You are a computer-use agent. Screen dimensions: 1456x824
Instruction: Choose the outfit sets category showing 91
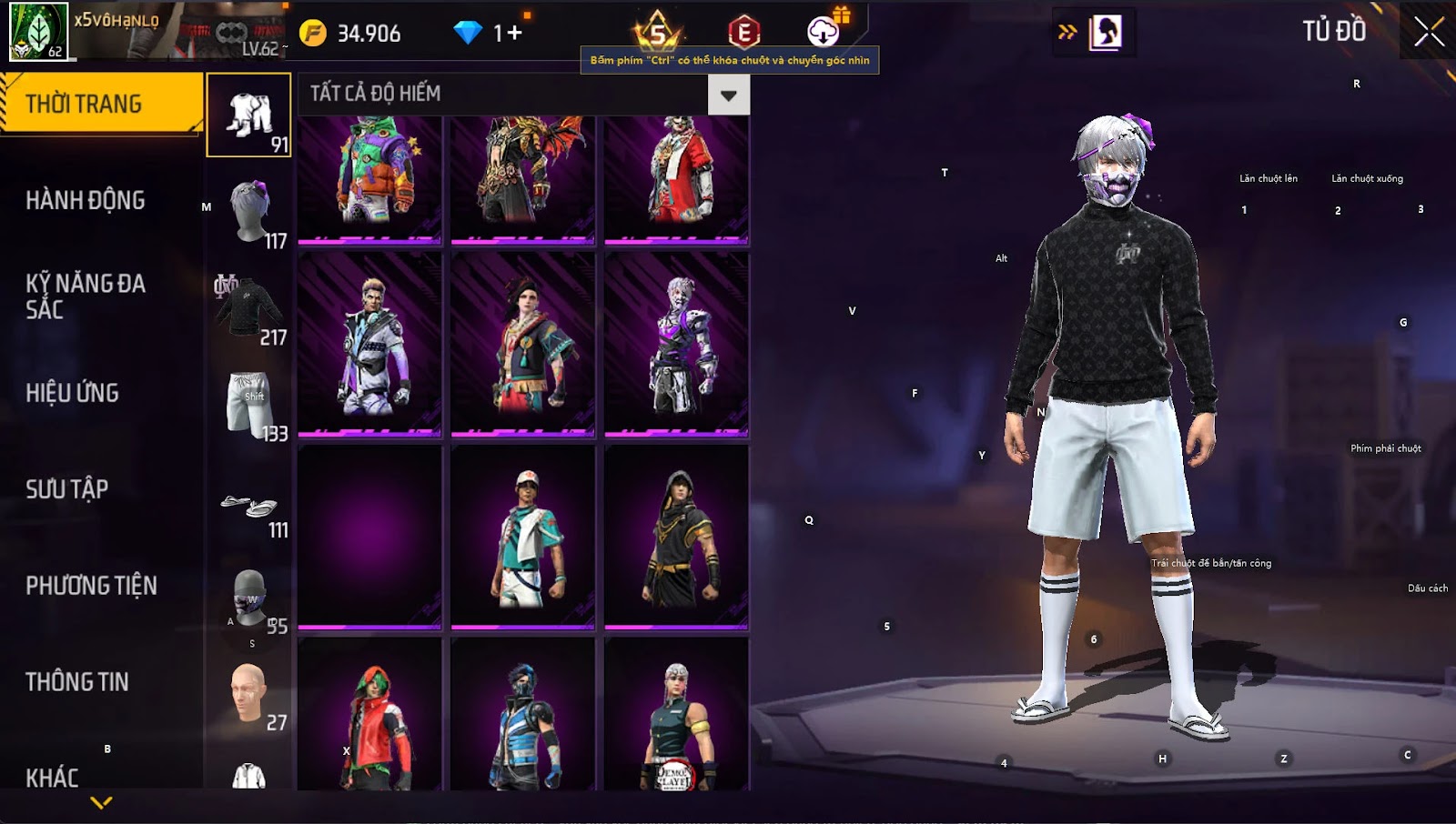[249, 116]
